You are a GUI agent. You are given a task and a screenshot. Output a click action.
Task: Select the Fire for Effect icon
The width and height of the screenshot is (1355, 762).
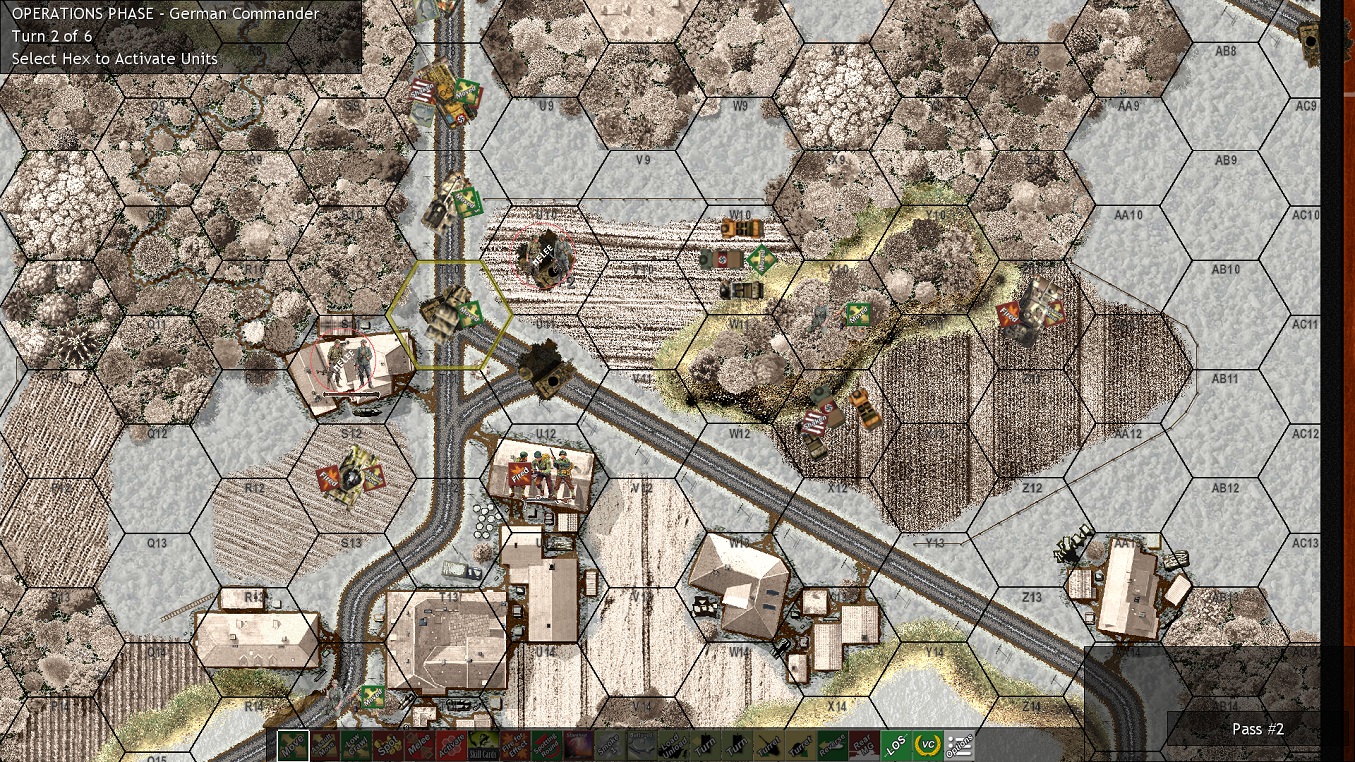(513, 746)
